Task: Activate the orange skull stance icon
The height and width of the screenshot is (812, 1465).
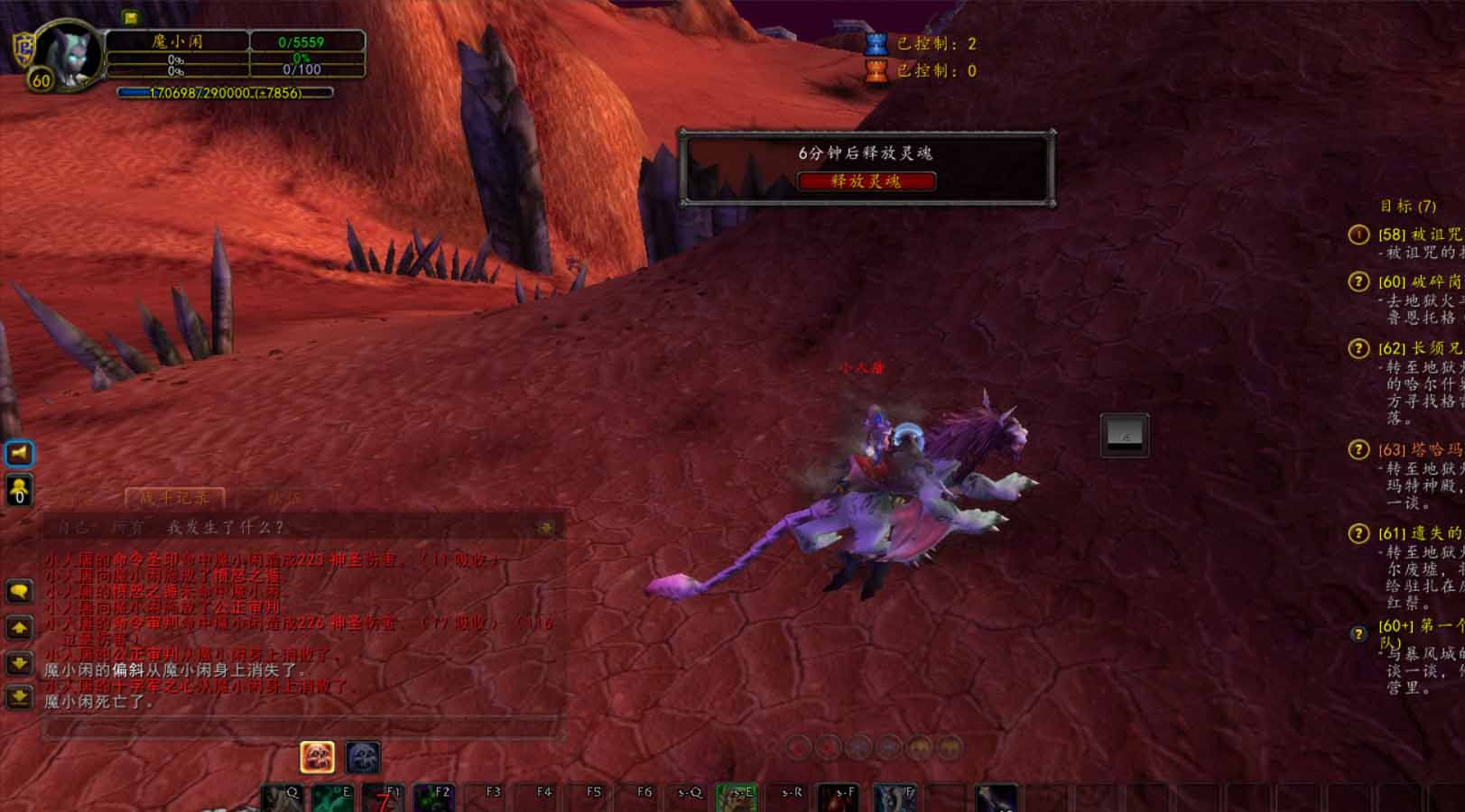Action: [317, 757]
